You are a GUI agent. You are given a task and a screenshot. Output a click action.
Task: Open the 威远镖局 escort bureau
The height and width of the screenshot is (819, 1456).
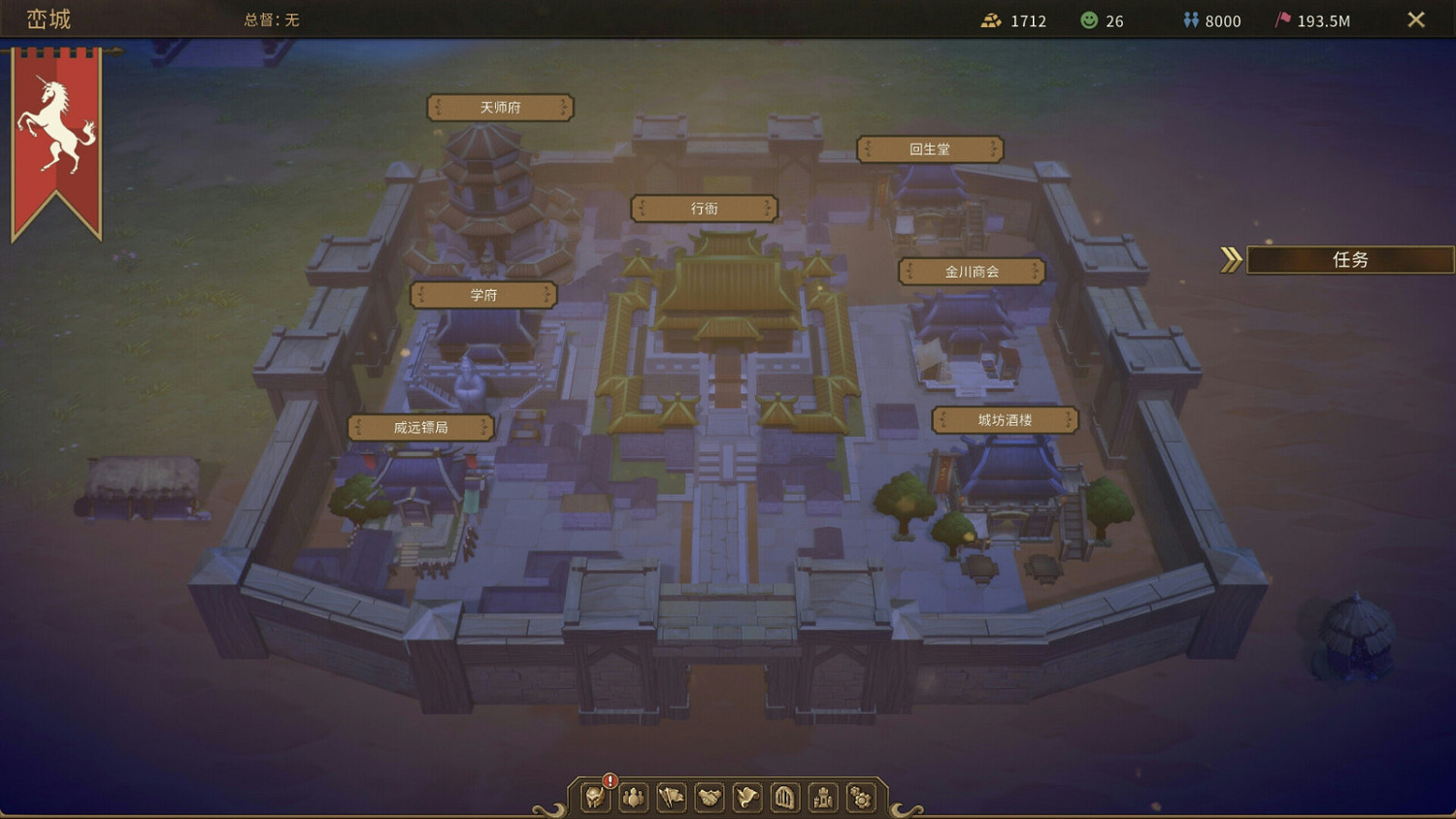(x=420, y=427)
